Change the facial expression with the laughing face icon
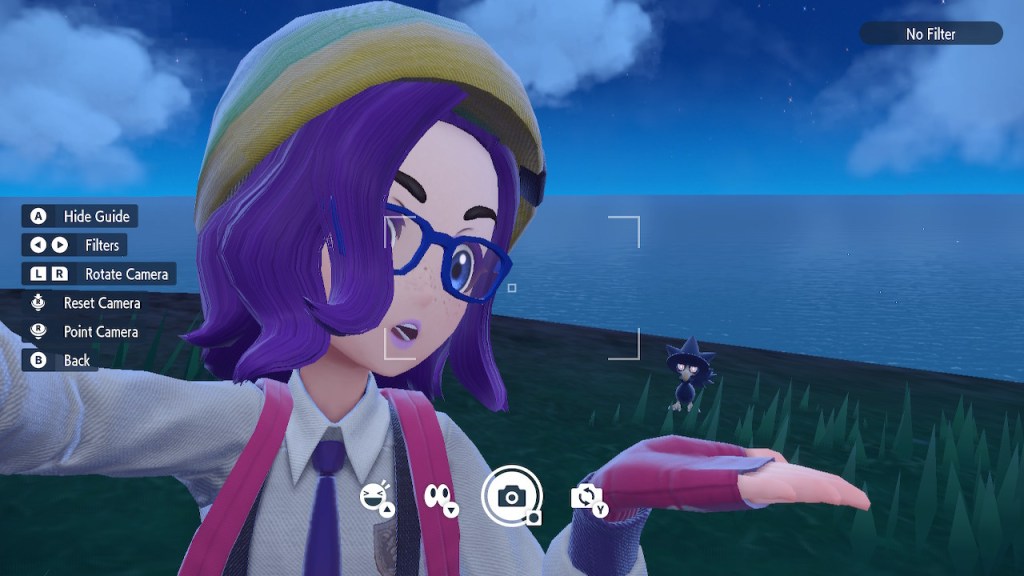Screen dimensions: 1024x576 [375, 496]
